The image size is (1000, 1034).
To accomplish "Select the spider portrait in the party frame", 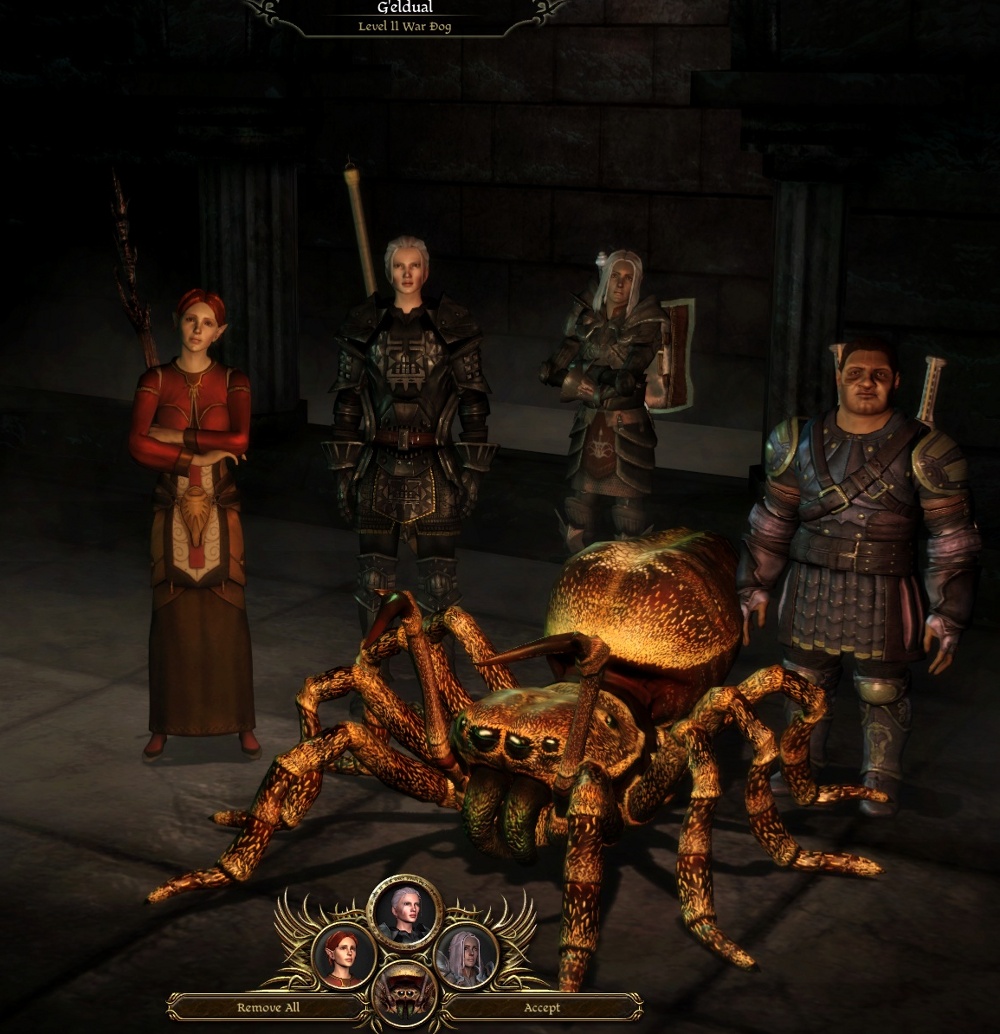I will pos(404,994).
